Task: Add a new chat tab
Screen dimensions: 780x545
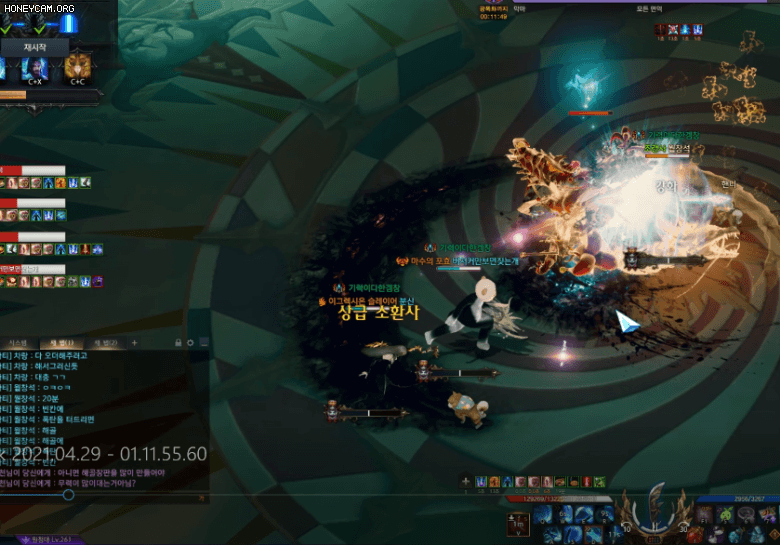Action: click(x=135, y=343)
